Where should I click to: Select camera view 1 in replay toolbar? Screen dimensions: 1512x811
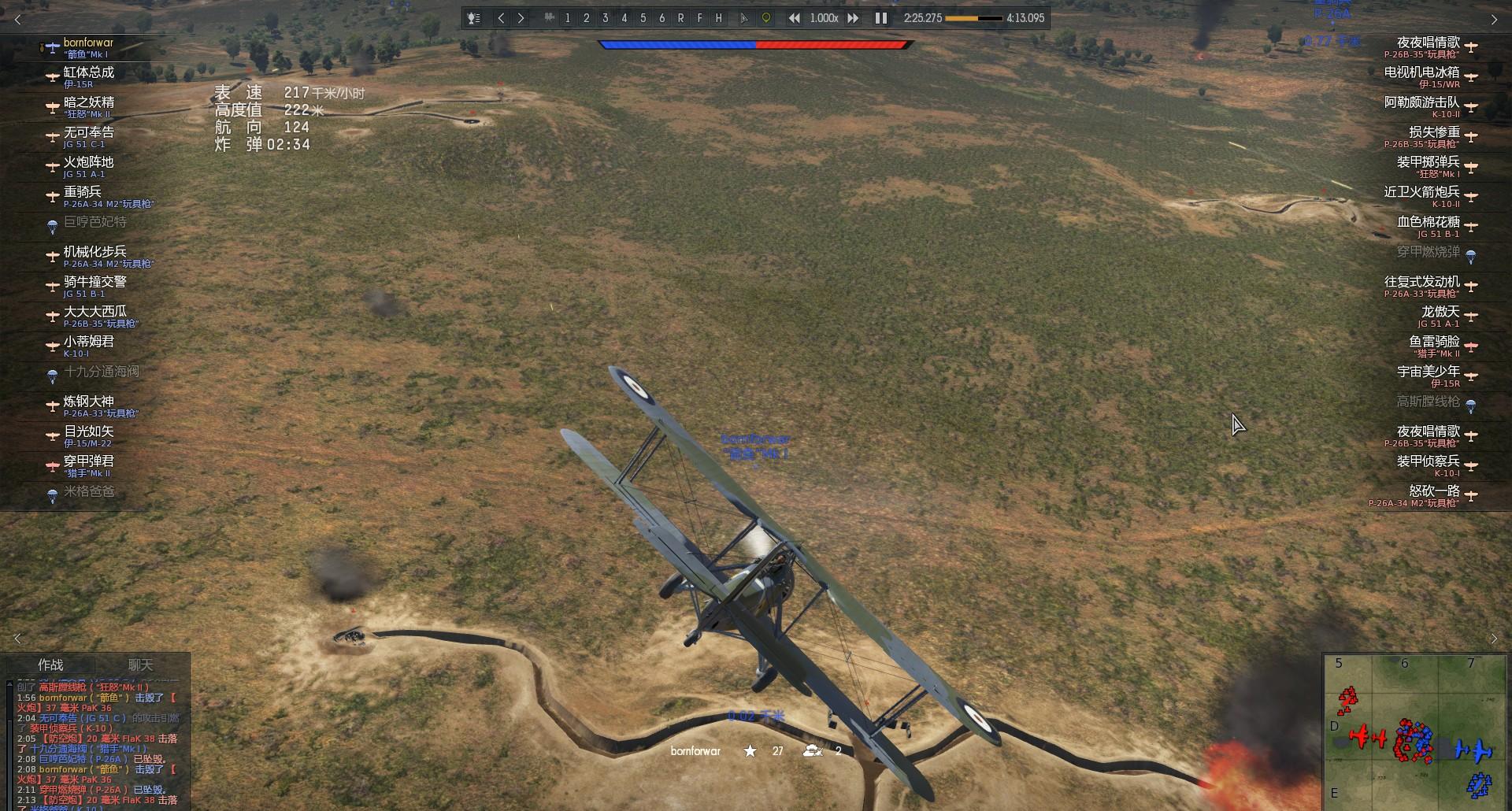[567, 18]
